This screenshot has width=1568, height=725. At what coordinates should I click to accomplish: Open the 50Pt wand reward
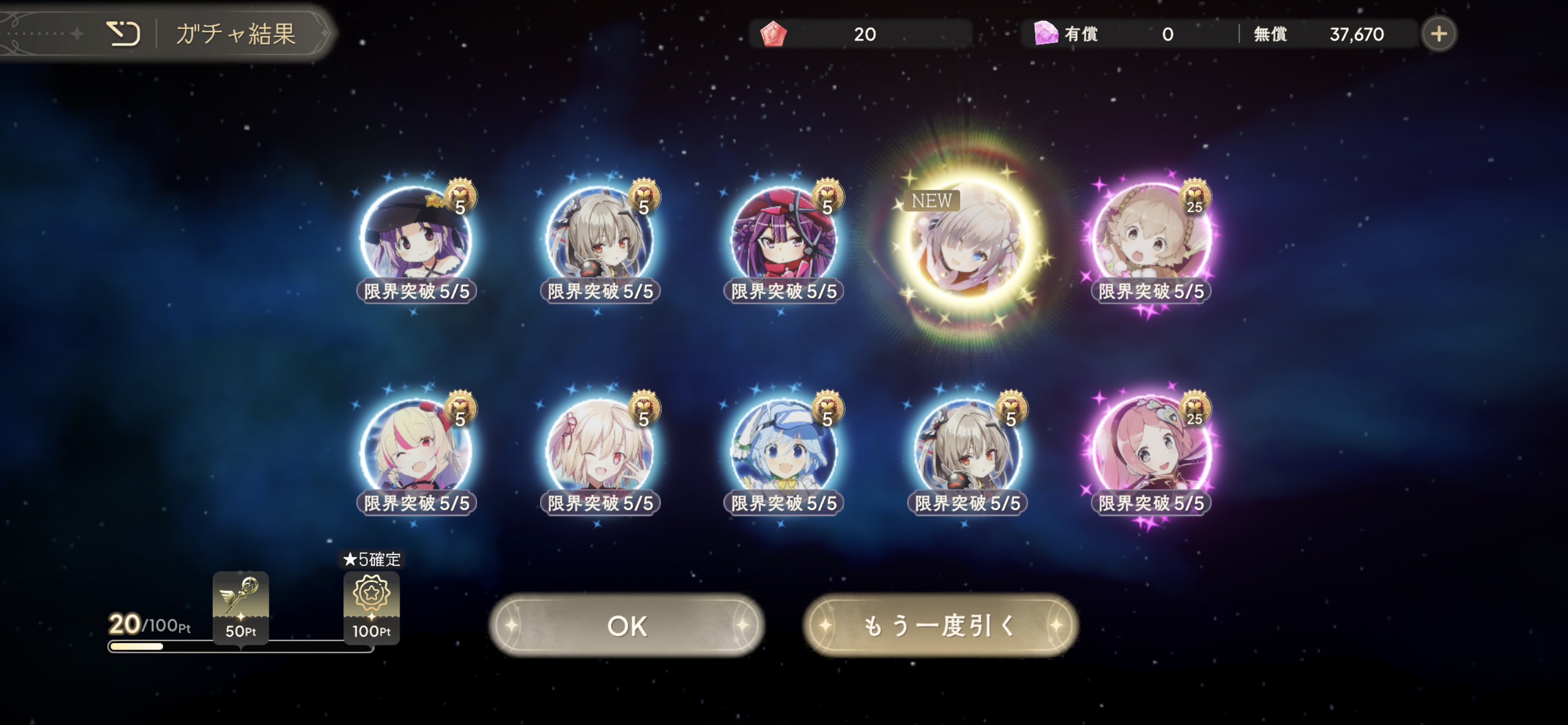point(240,606)
